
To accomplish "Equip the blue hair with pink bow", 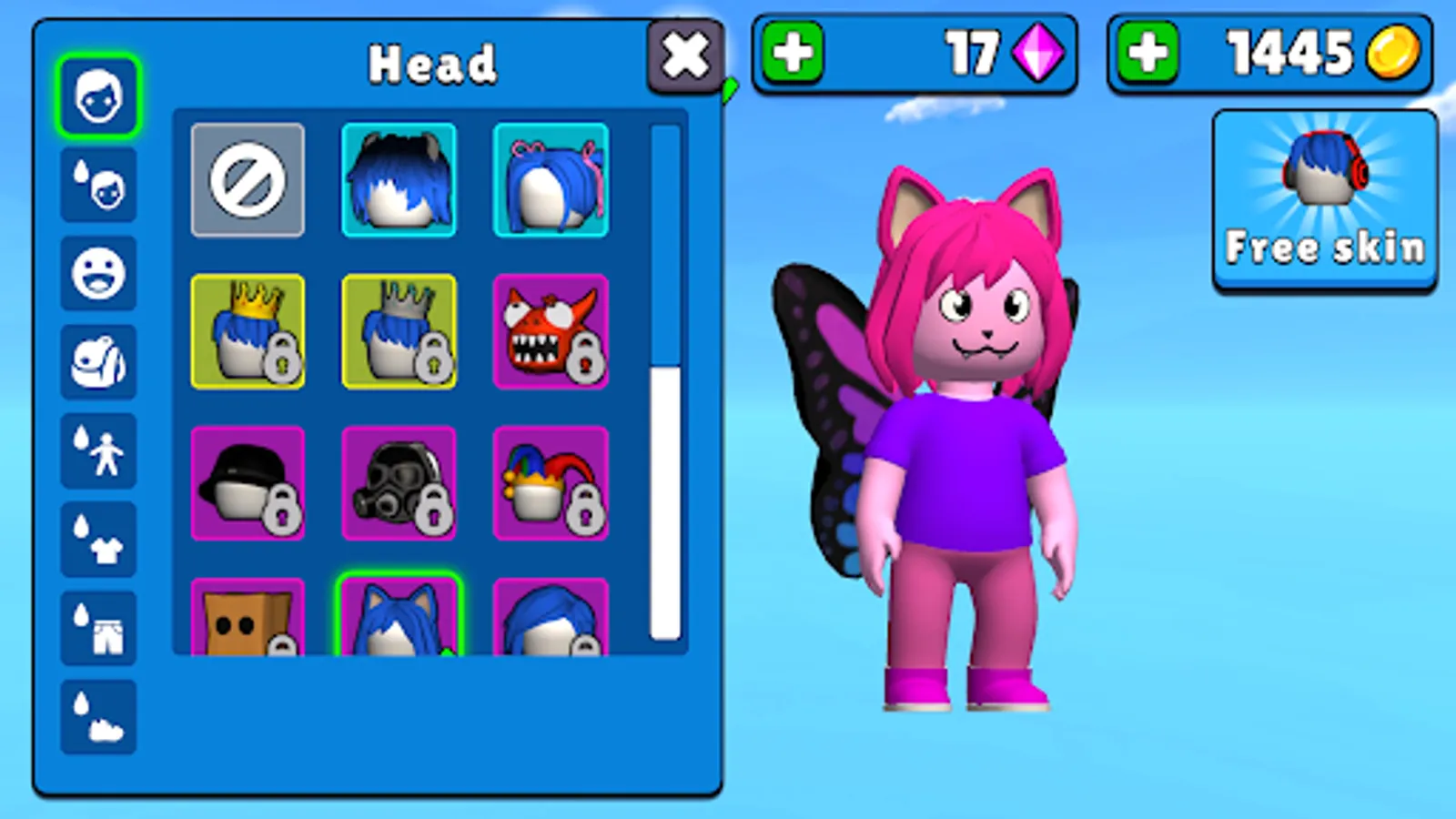I will coord(551,181).
